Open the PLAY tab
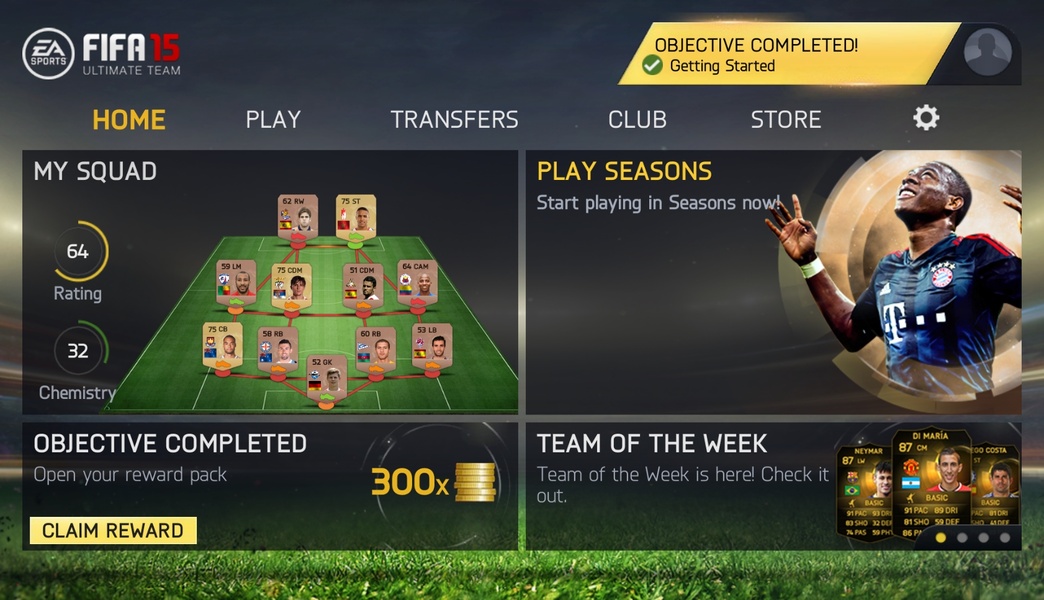This screenshot has height=600, width=1044. (273, 120)
